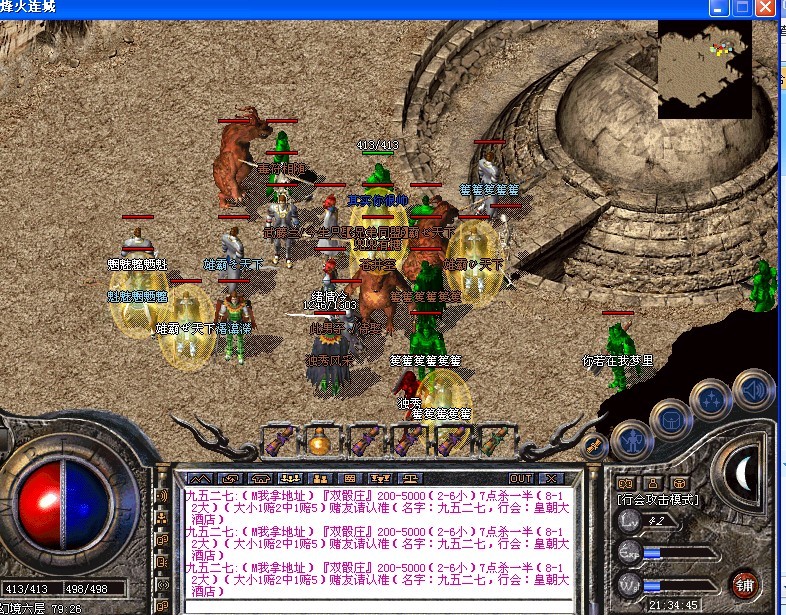Viewport: 786px width, 615px height.
Task: Toggle sound with the speaker button
Action: pyautogui.click(x=753, y=389)
